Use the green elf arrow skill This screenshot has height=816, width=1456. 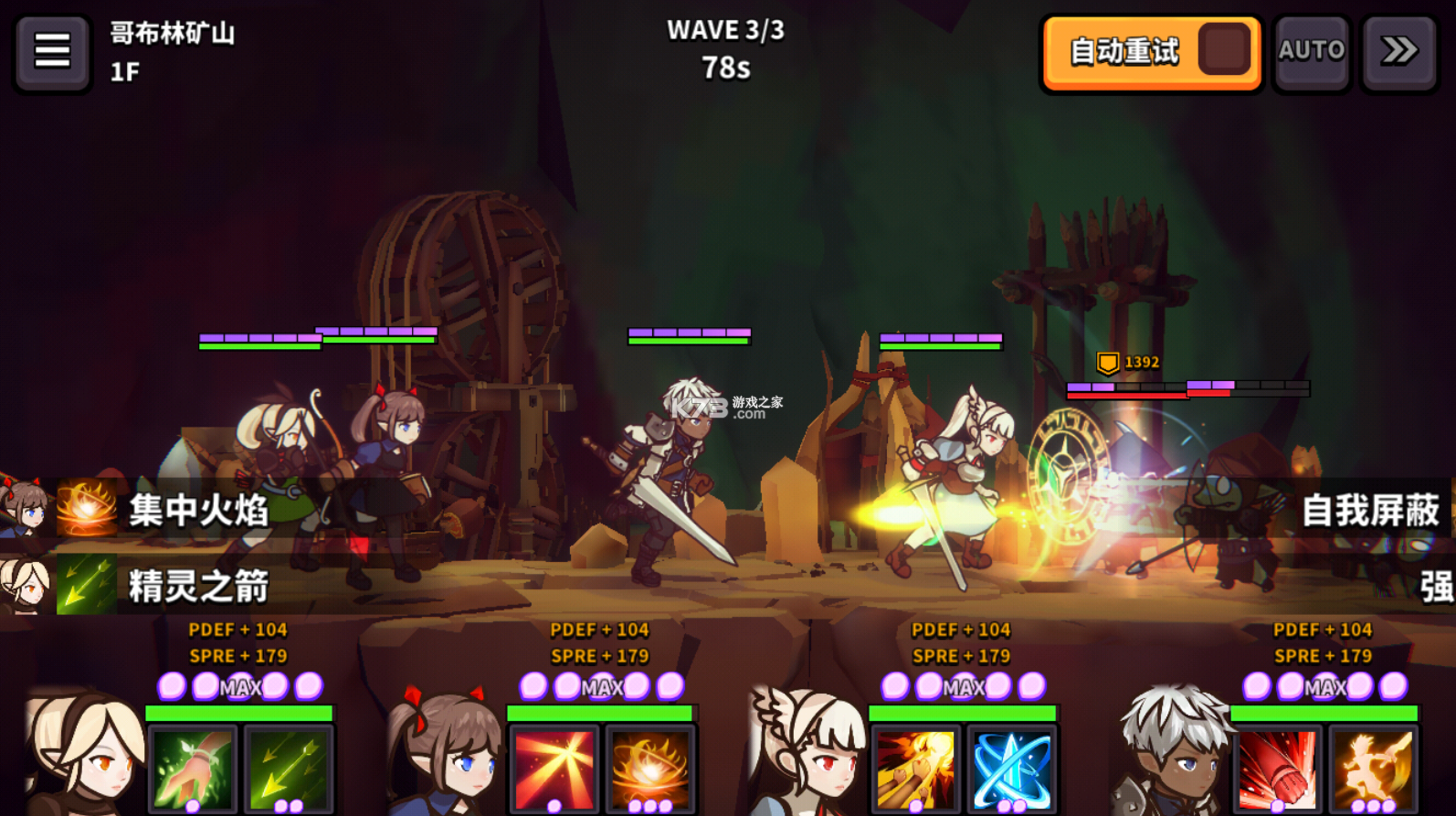289,768
